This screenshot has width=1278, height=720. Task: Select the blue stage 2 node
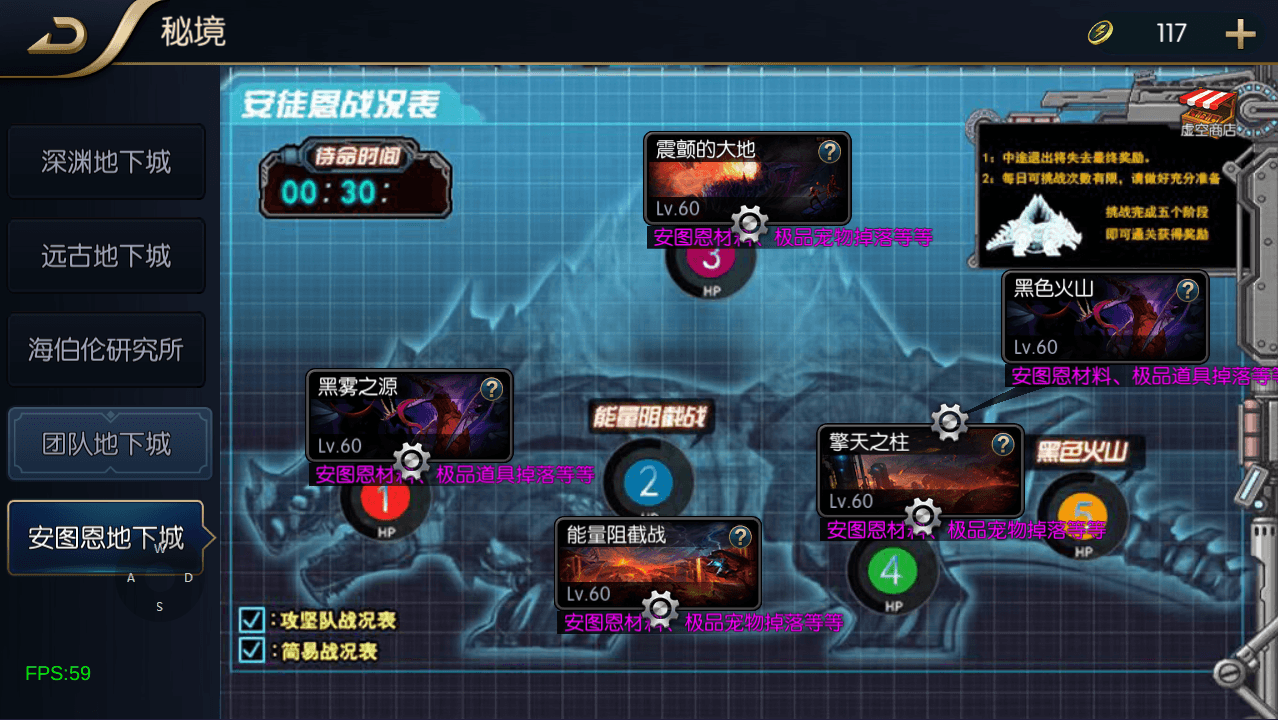tap(648, 484)
